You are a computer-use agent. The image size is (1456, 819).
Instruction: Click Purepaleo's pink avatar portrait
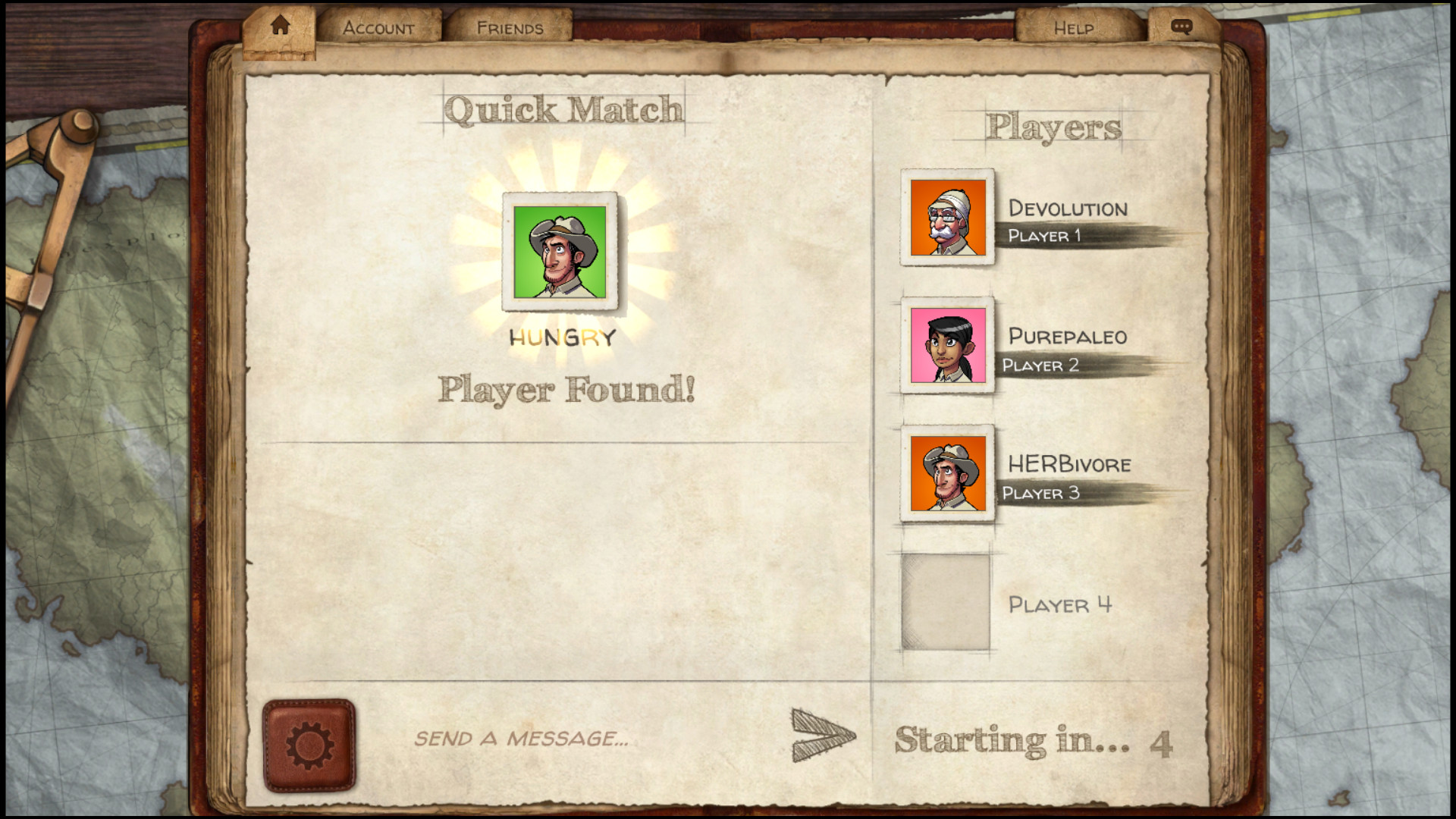(x=946, y=345)
